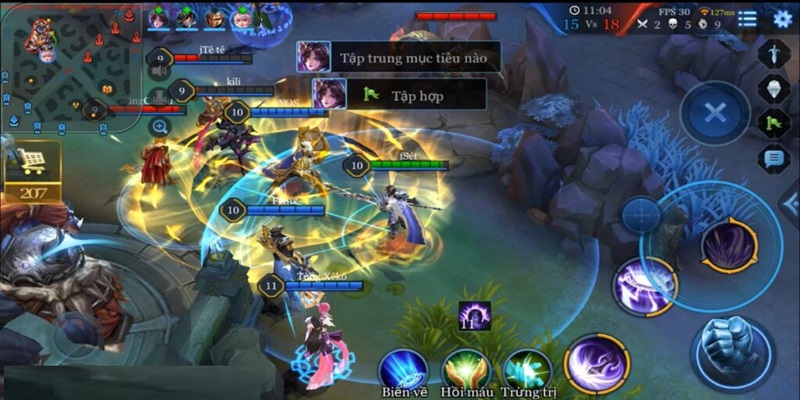Send the sword attack signal
The height and width of the screenshot is (400, 800).
tap(774, 53)
